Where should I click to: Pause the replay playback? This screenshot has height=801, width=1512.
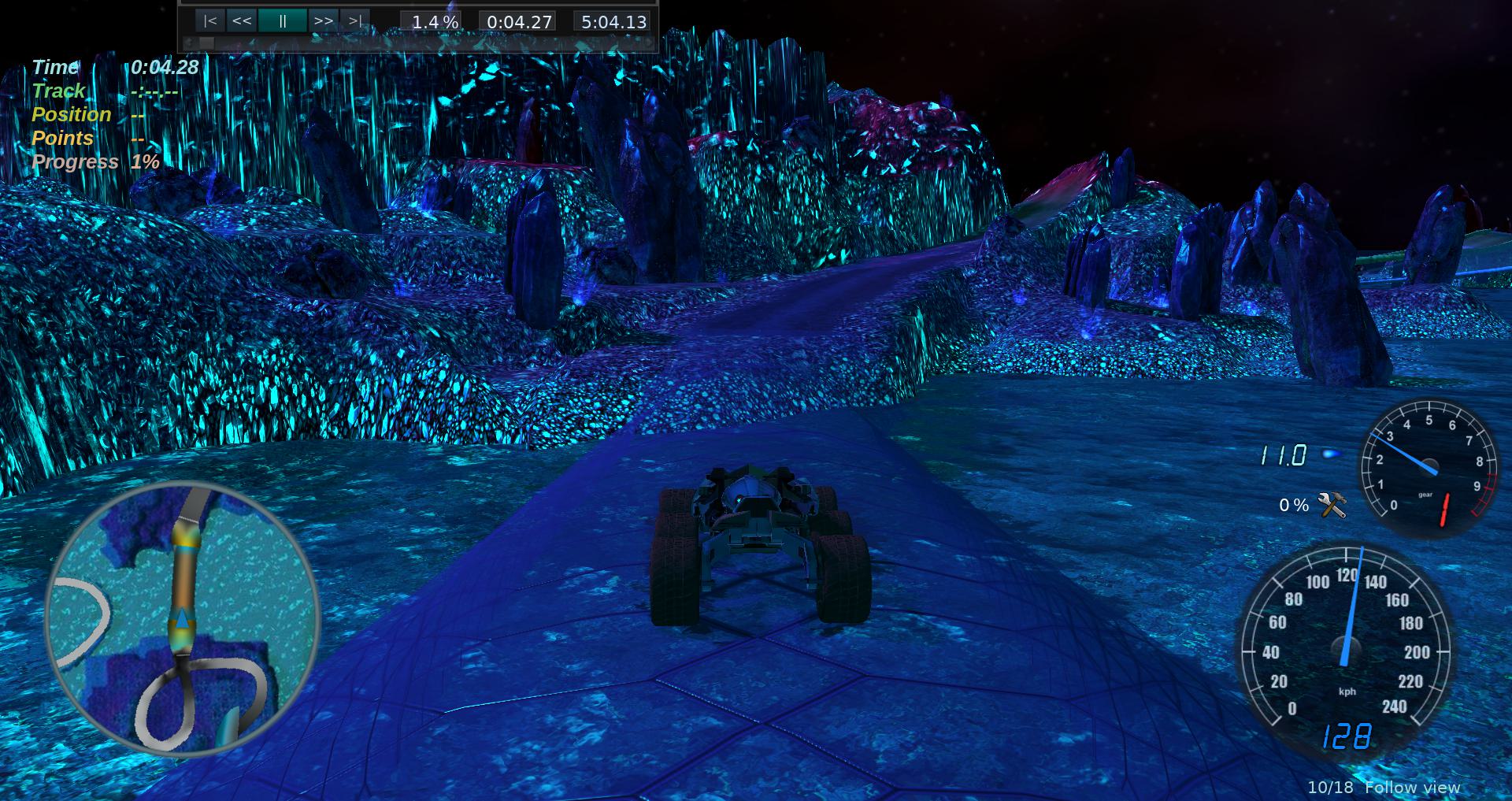[282, 21]
